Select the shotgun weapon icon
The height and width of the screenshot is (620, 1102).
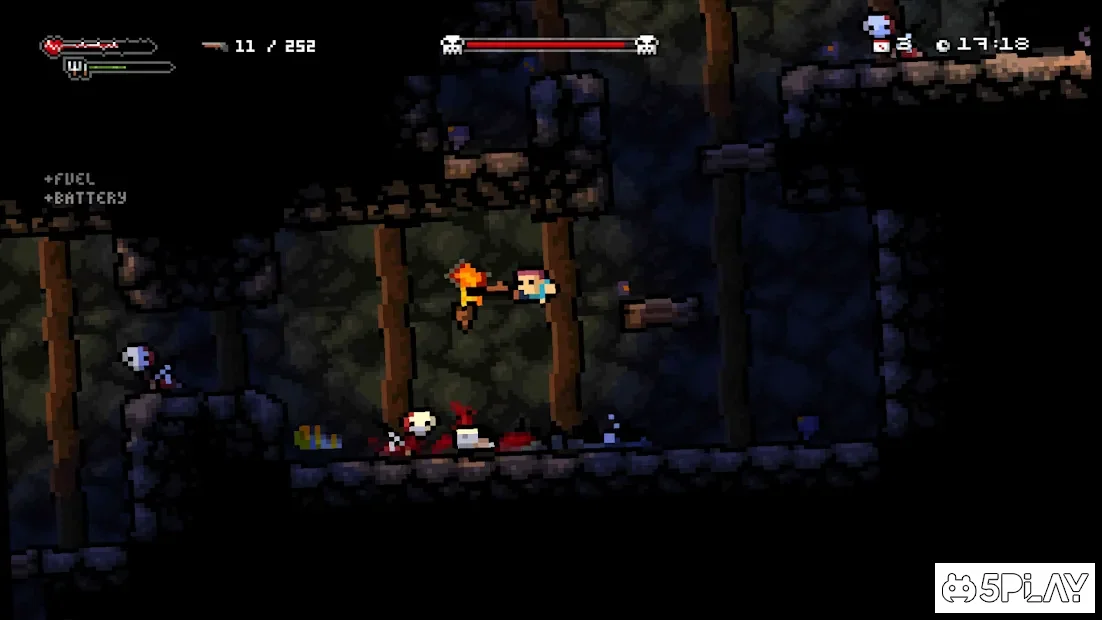(213, 46)
